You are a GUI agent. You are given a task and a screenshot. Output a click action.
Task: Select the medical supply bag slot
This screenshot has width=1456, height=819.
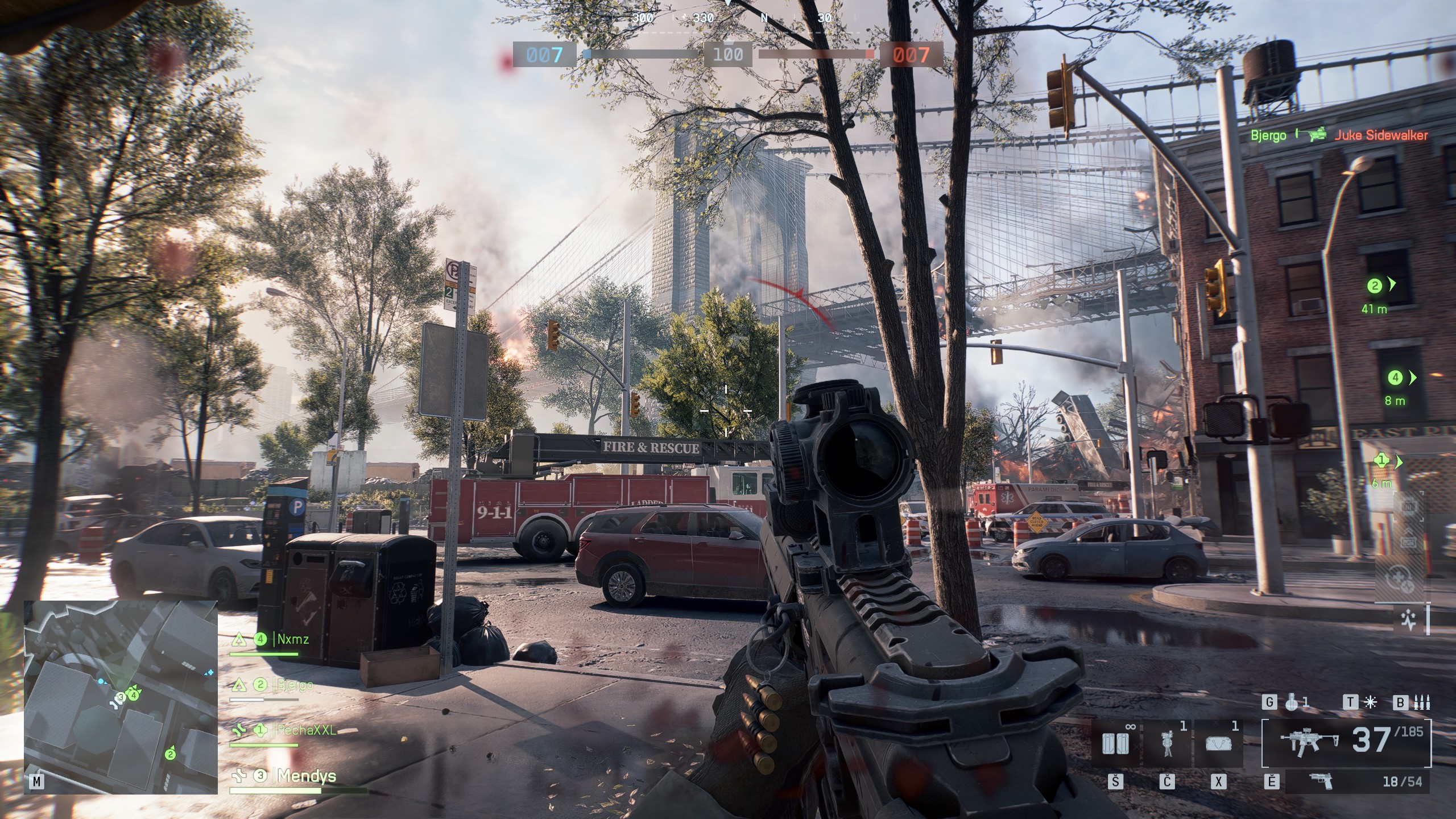1218,743
